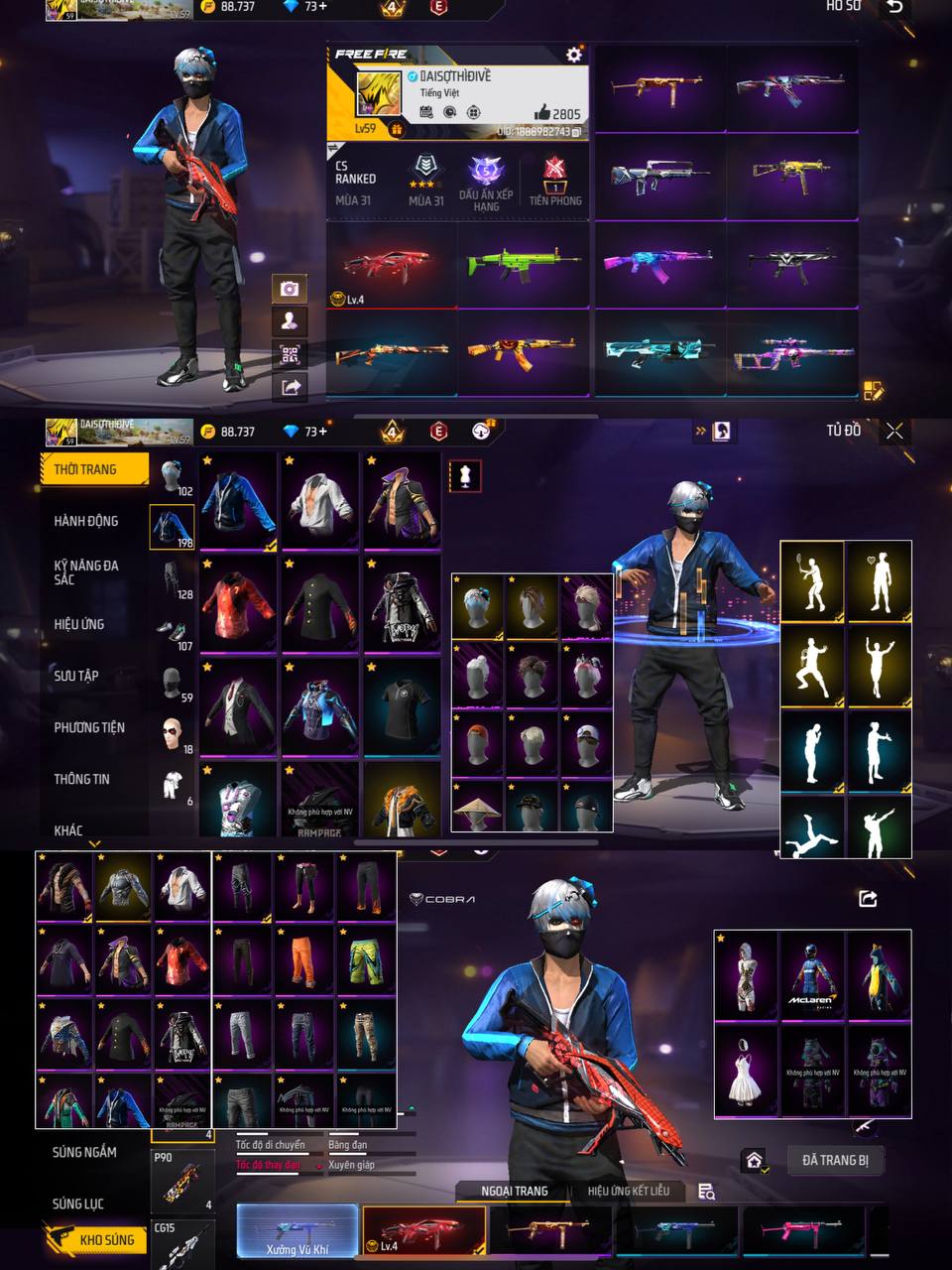Open the Hiệu Ứng category
The width and height of the screenshot is (952, 1270).
coord(79,624)
